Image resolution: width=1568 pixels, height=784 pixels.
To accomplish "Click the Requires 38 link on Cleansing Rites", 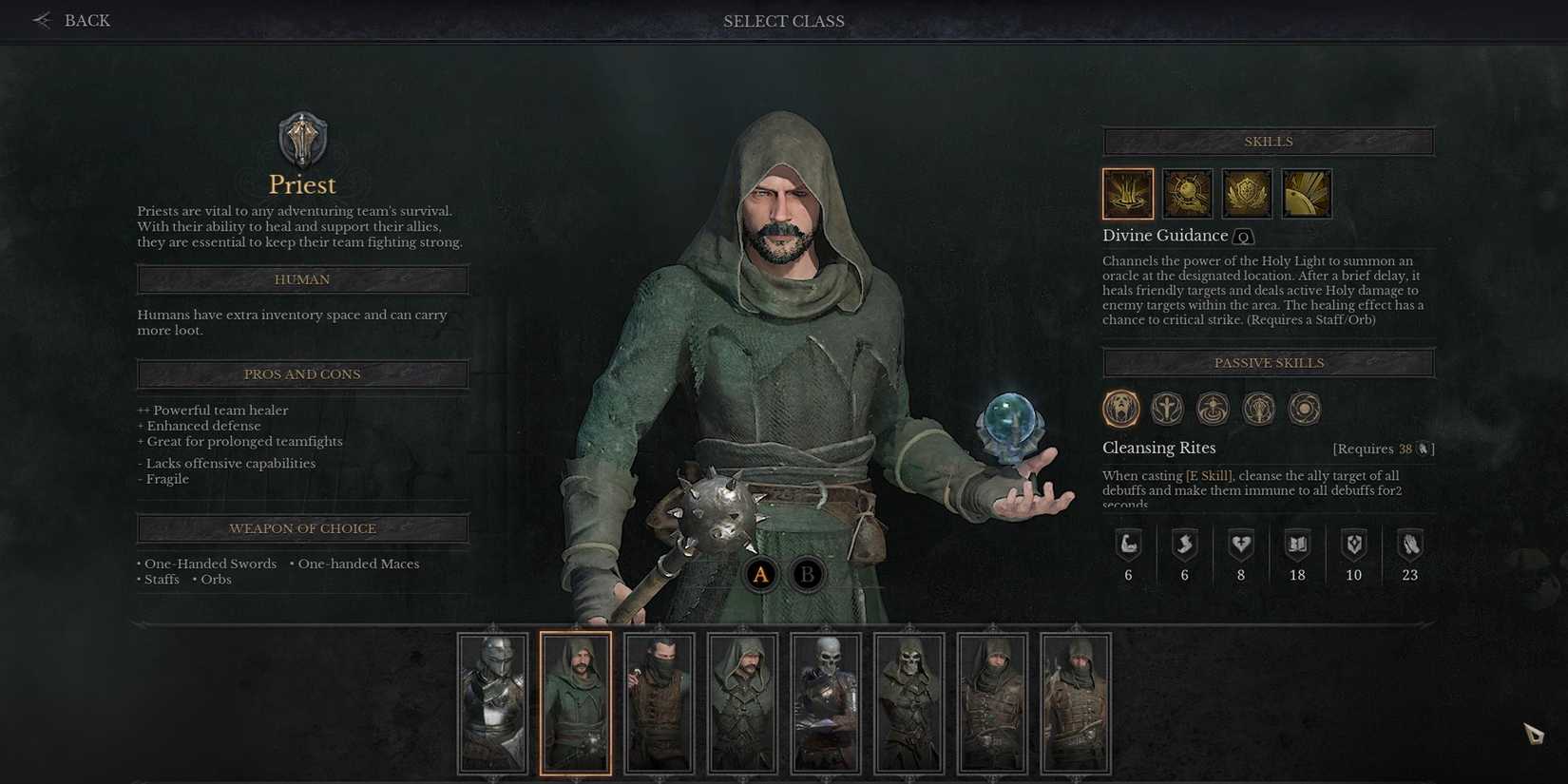I will click(x=1382, y=448).
